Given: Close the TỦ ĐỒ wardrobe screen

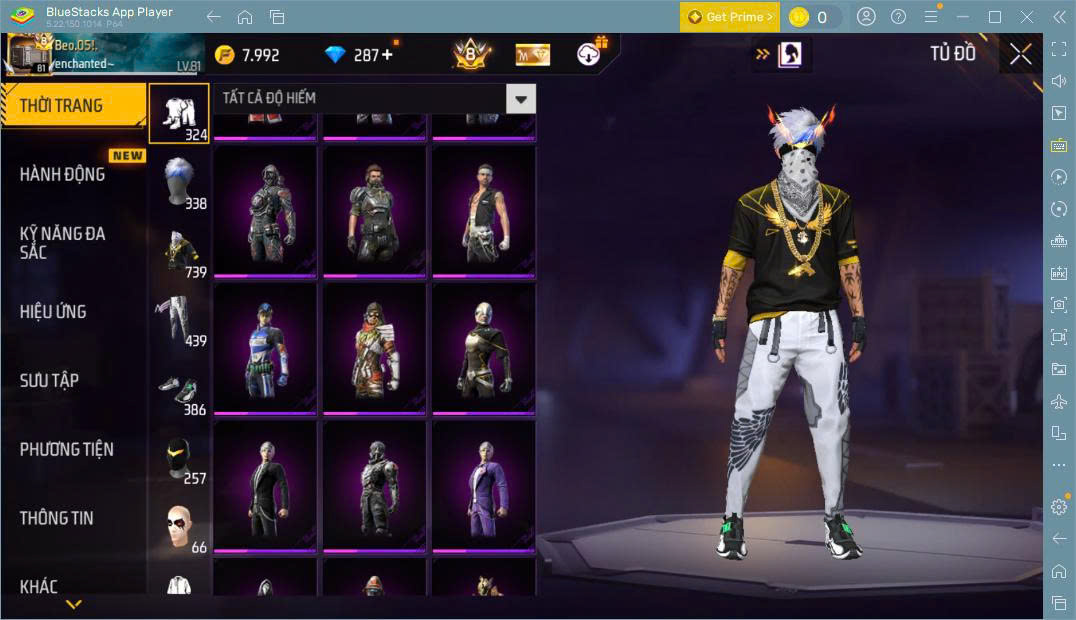Looking at the screenshot, I should [x=1020, y=54].
